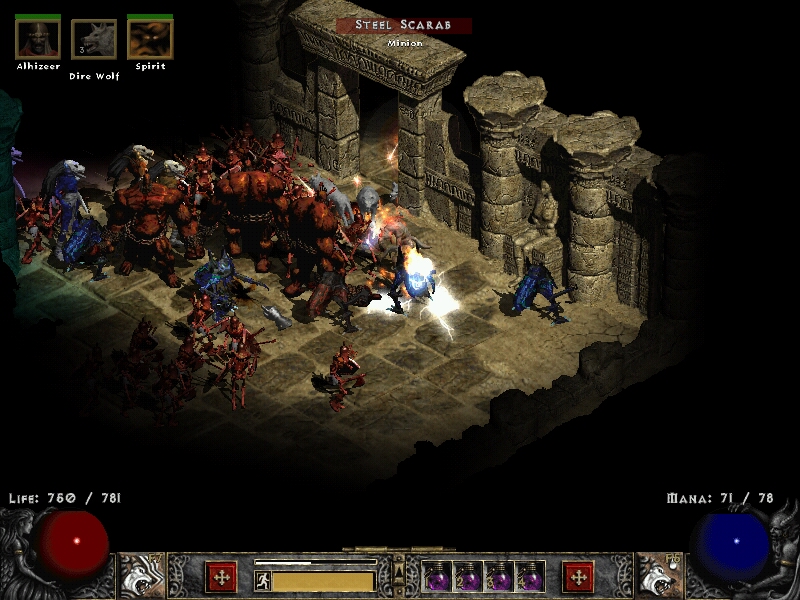Expand the mini panel arrow on the control bar
The image size is (800, 600).
(x=399, y=572)
